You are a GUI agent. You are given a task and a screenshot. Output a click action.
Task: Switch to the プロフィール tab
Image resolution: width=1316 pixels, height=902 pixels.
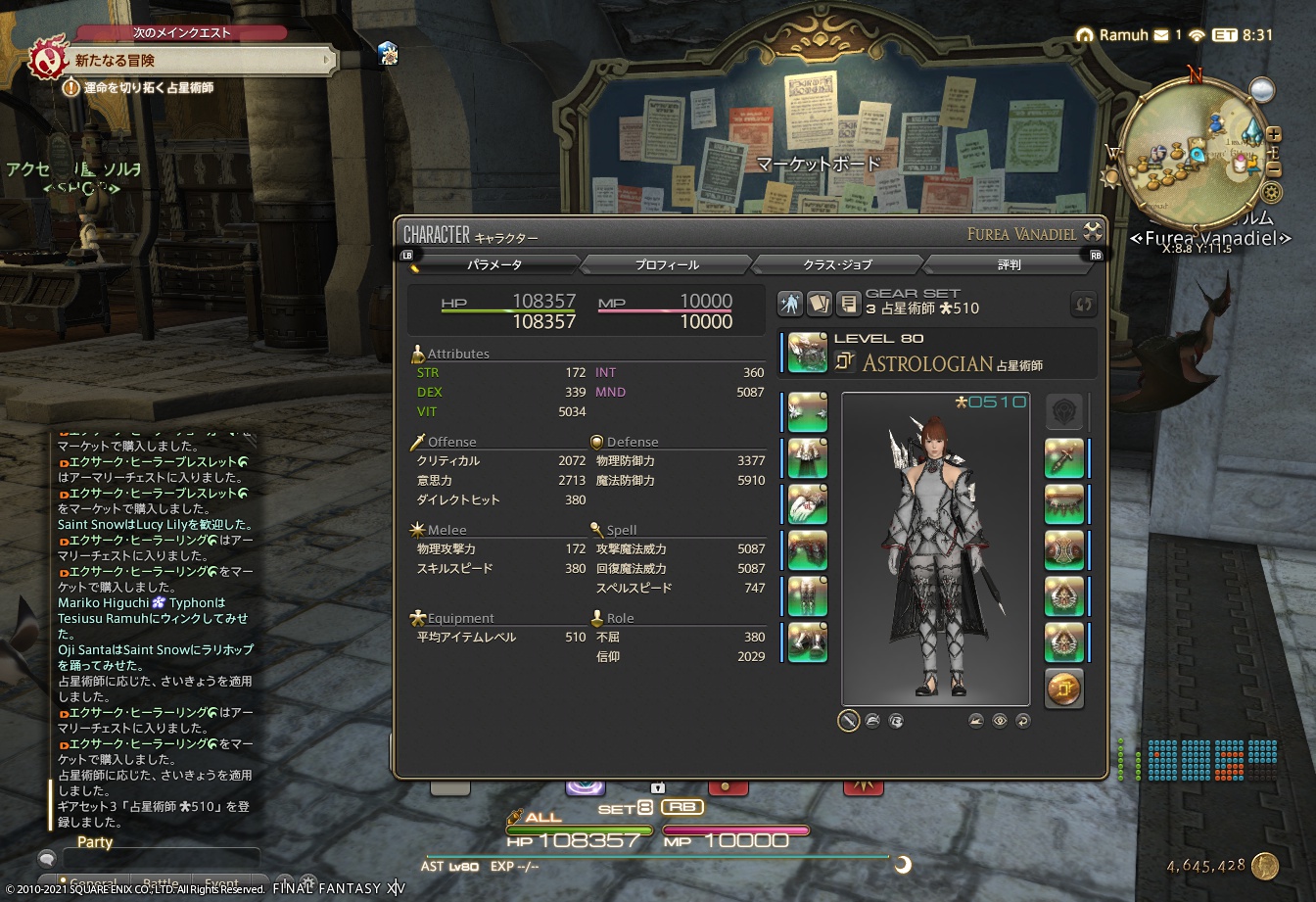(667, 263)
